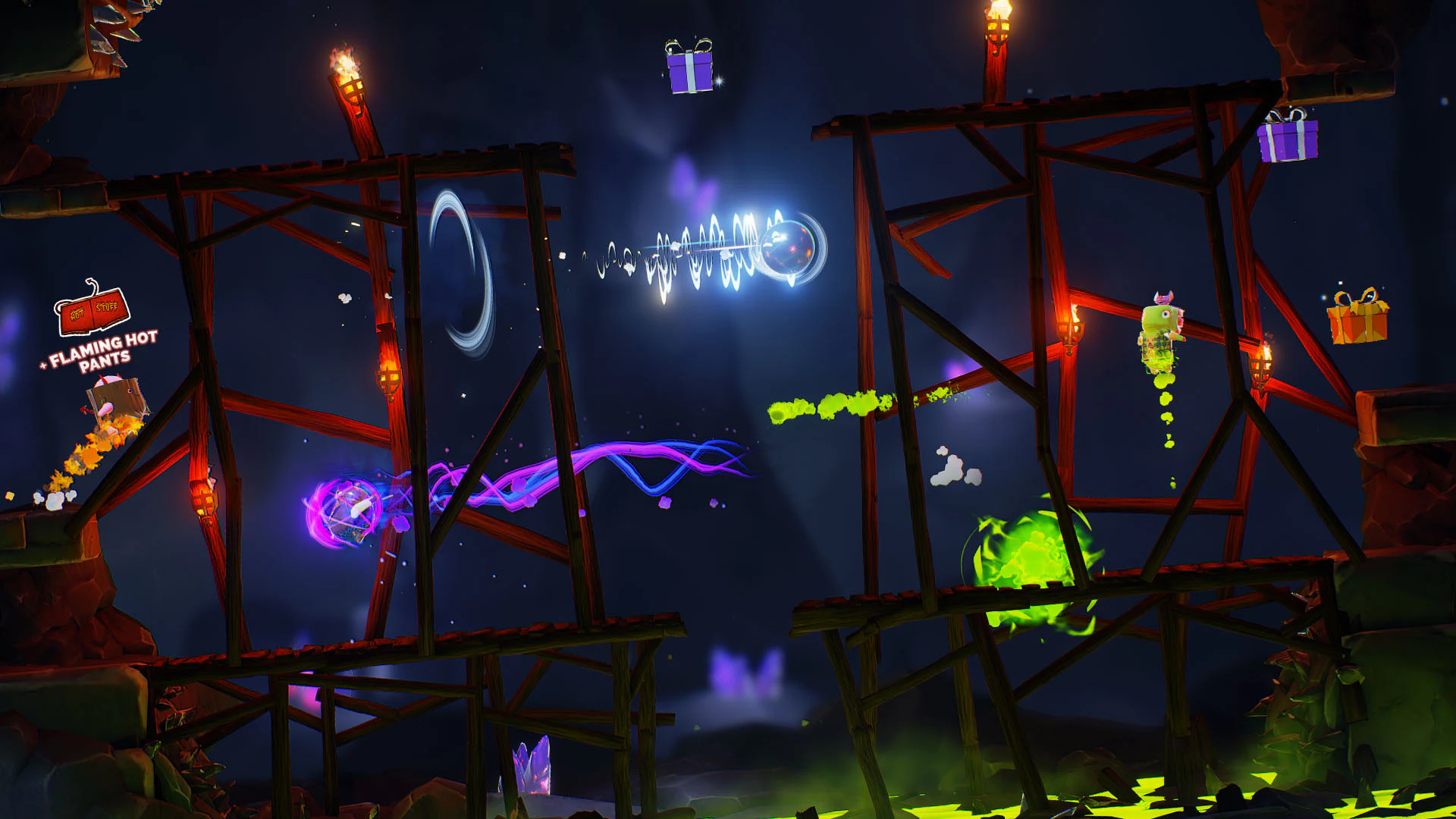Image resolution: width=1456 pixels, height=819 pixels.
Task: Expand the purple crystal cluster at bottom center
Action: point(531,766)
